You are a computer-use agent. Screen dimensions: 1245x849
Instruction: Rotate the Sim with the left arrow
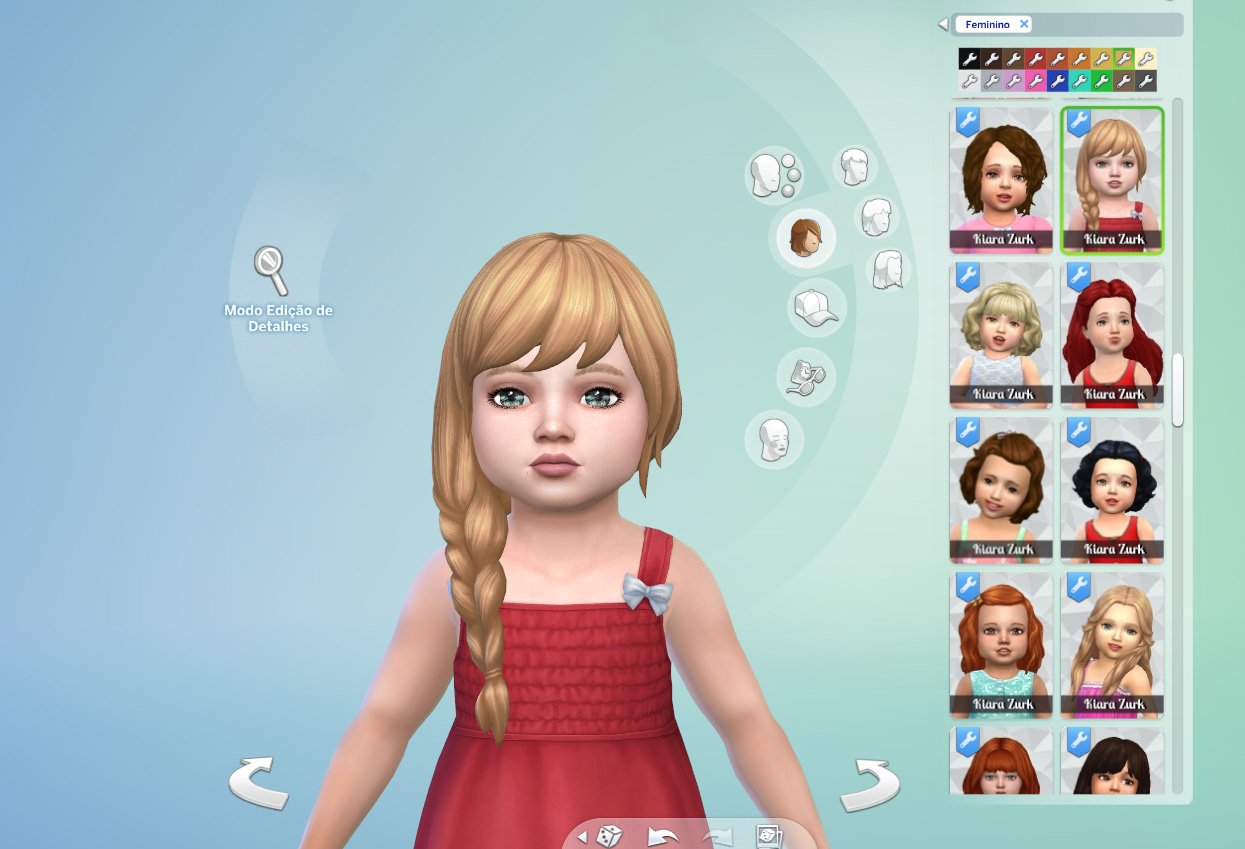258,783
